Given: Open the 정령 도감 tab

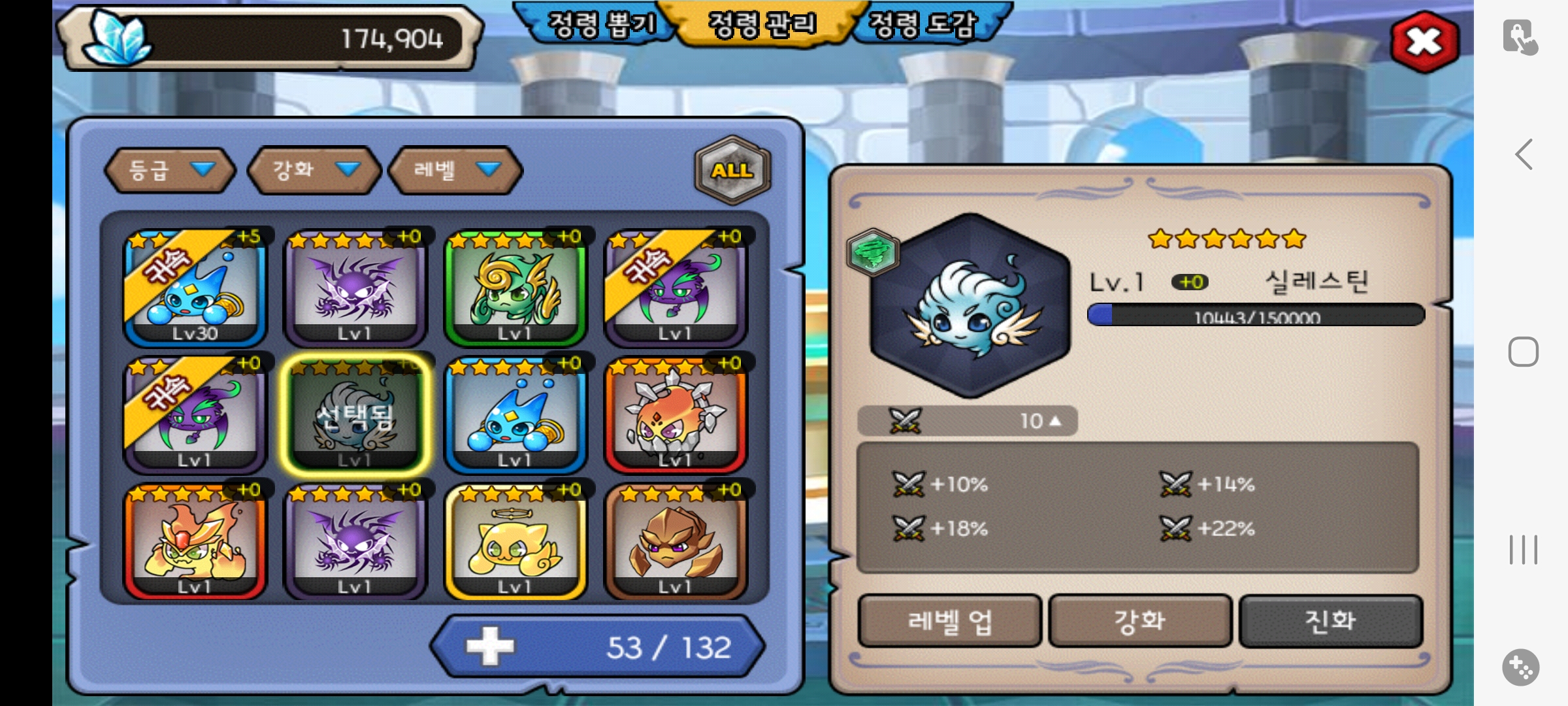Looking at the screenshot, I should pyautogui.click(x=923, y=25).
